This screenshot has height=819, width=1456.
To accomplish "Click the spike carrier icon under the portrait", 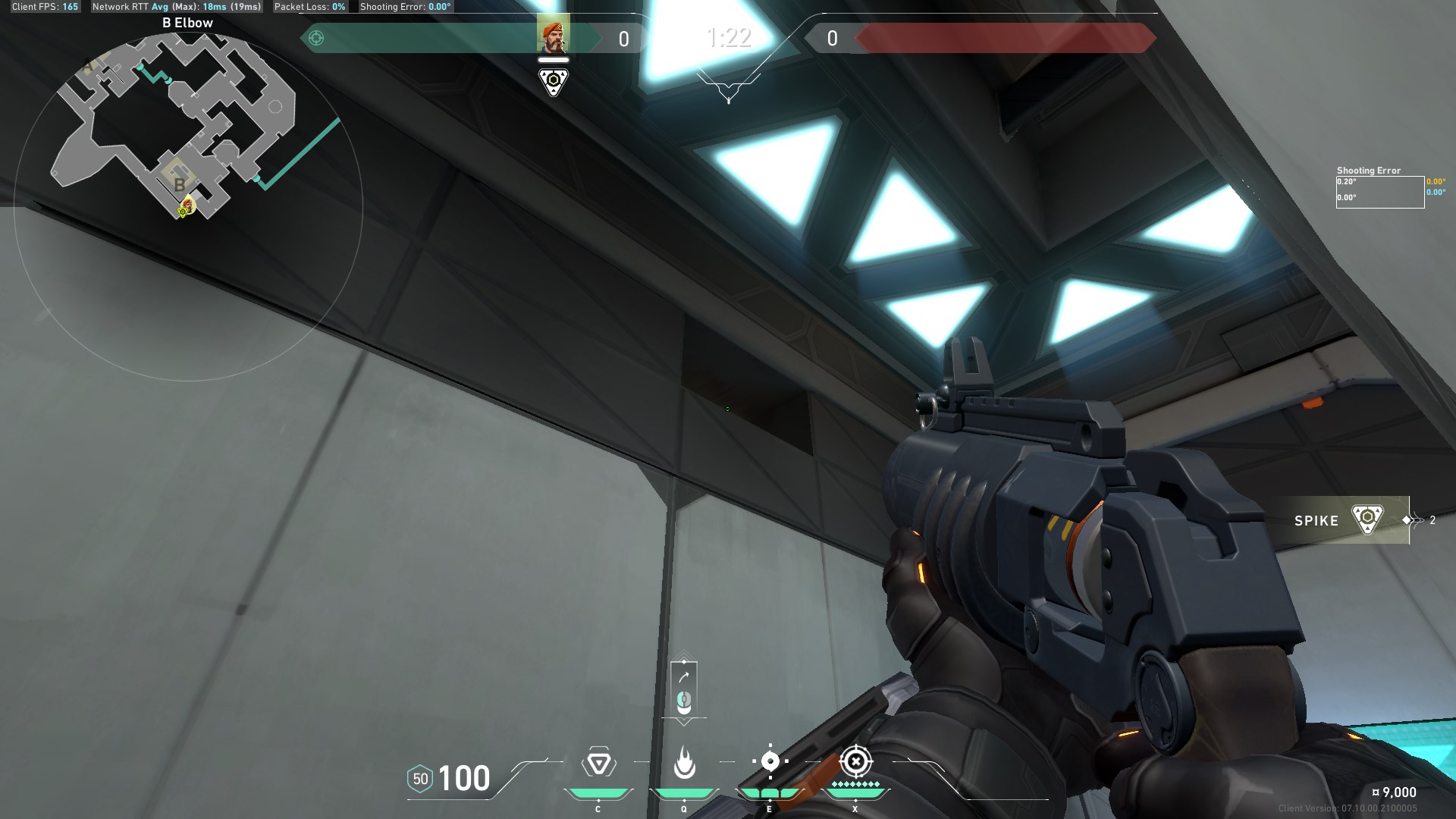I will tap(554, 81).
